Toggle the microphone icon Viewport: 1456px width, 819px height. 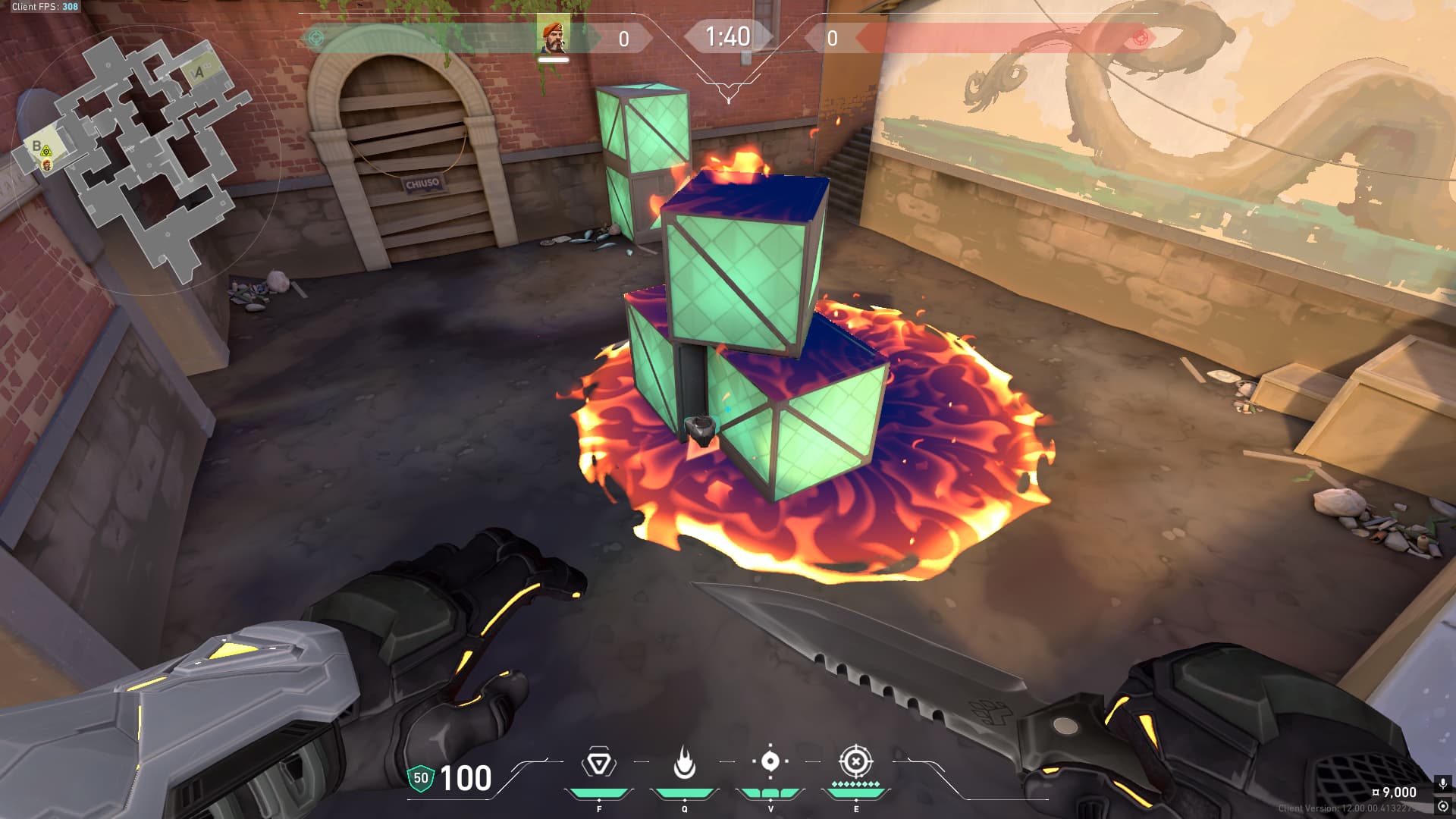coord(1442,783)
